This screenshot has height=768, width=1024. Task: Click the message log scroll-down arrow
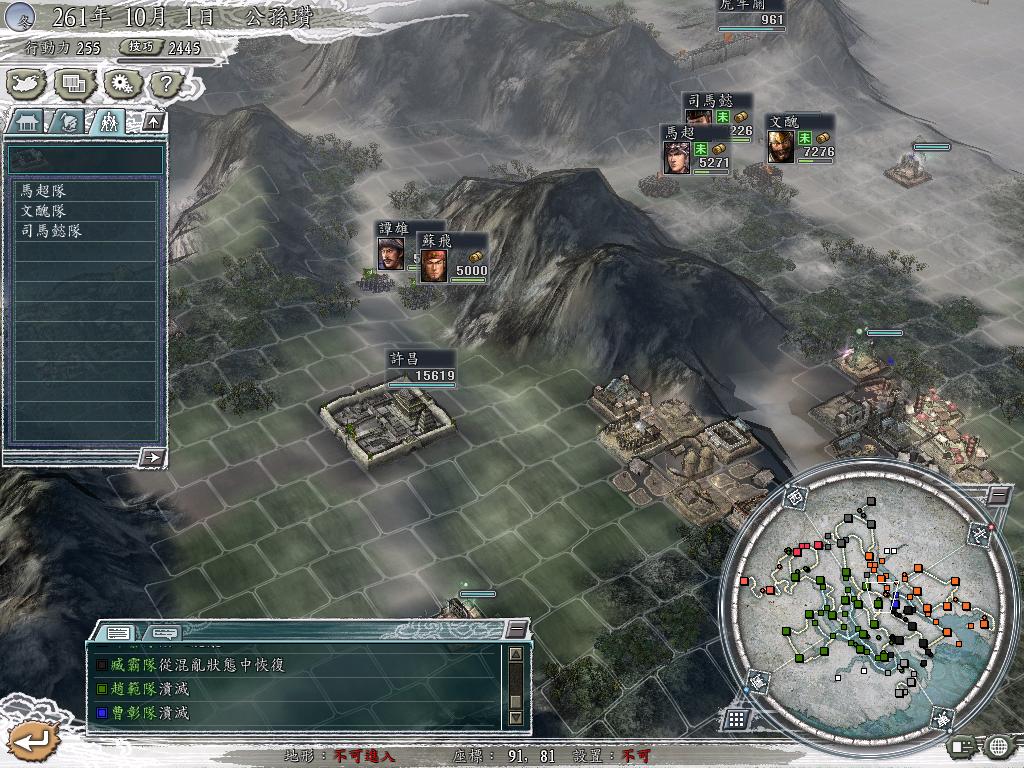coord(515,717)
